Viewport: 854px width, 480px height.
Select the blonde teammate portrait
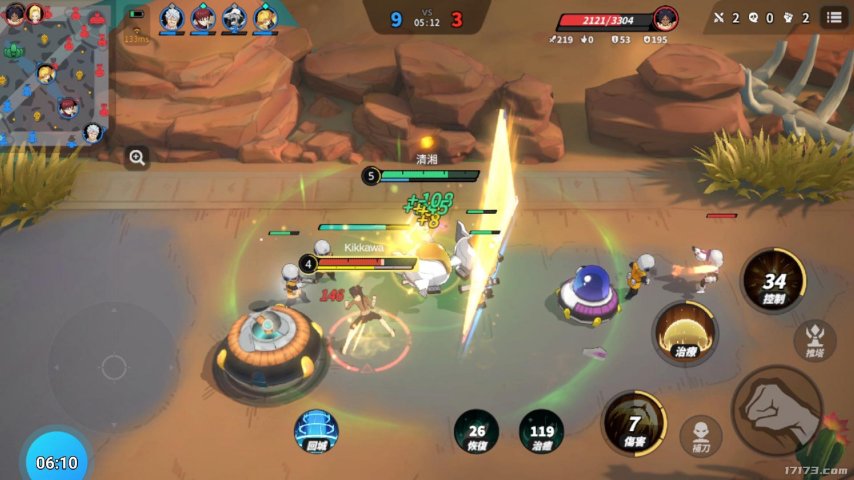265,17
